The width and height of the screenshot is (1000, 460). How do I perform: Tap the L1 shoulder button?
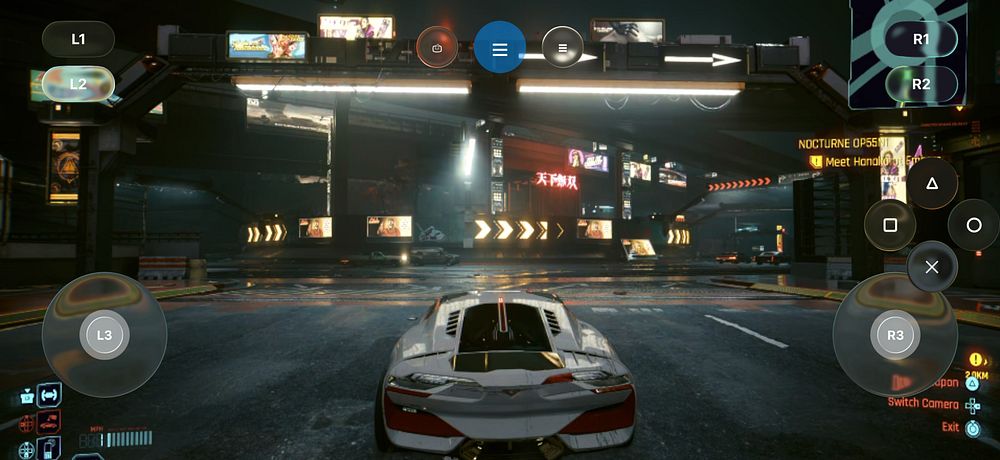[x=78, y=39]
